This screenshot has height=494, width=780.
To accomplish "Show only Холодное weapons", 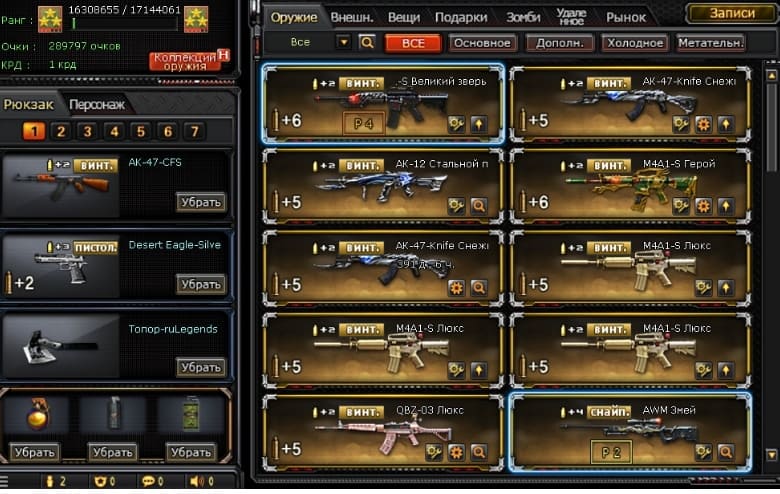I will tap(634, 43).
